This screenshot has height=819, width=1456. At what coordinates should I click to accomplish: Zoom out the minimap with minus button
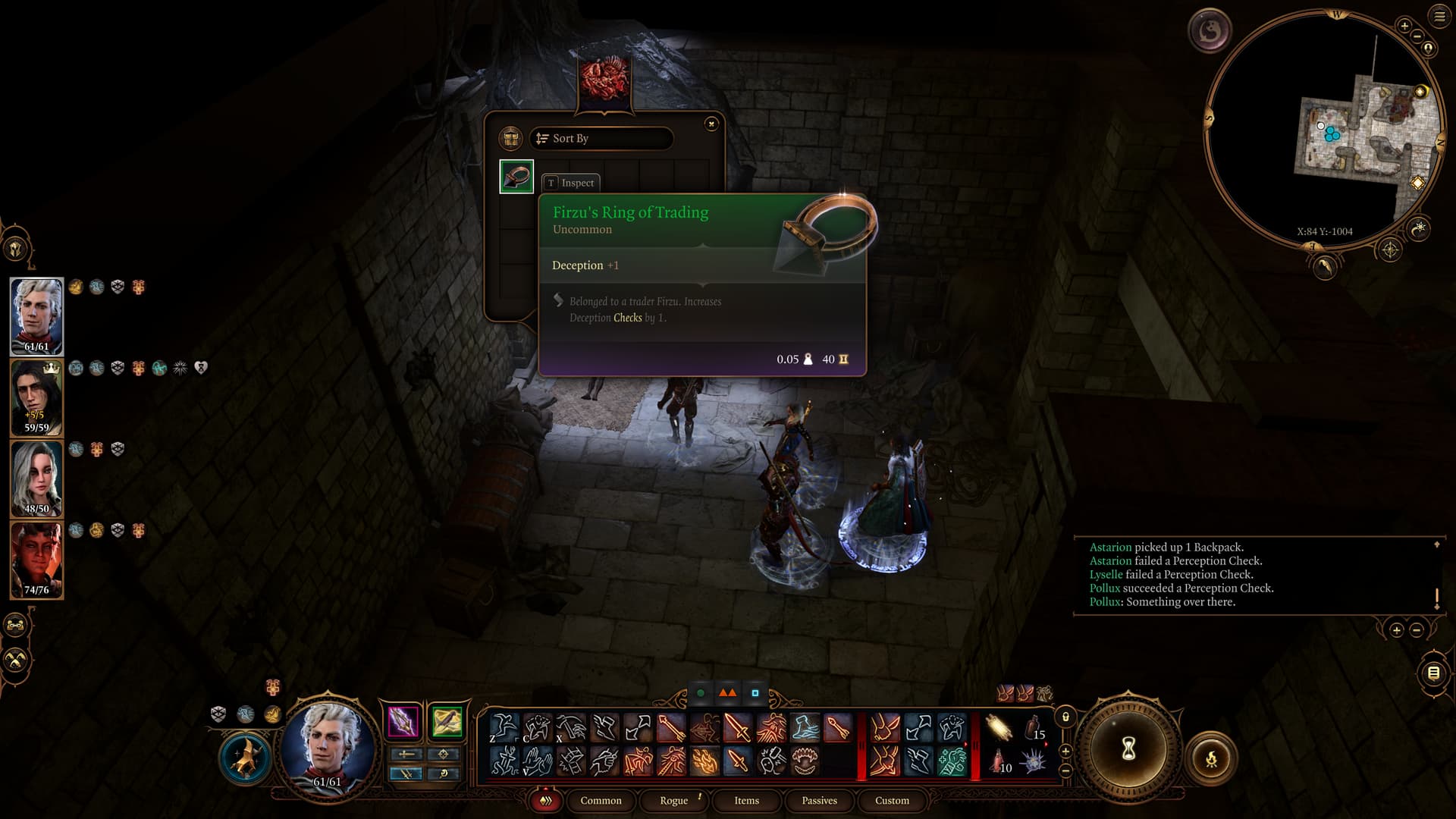point(1417,37)
